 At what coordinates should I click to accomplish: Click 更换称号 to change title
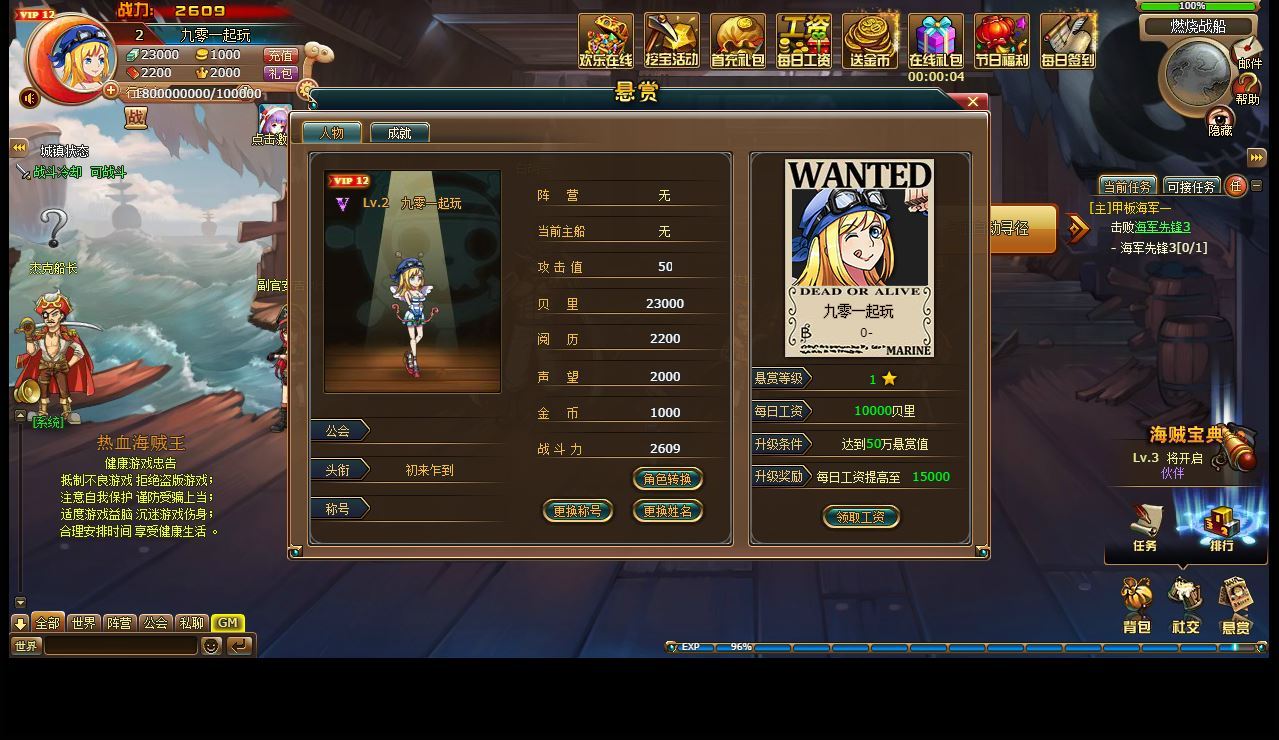(577, 511)
